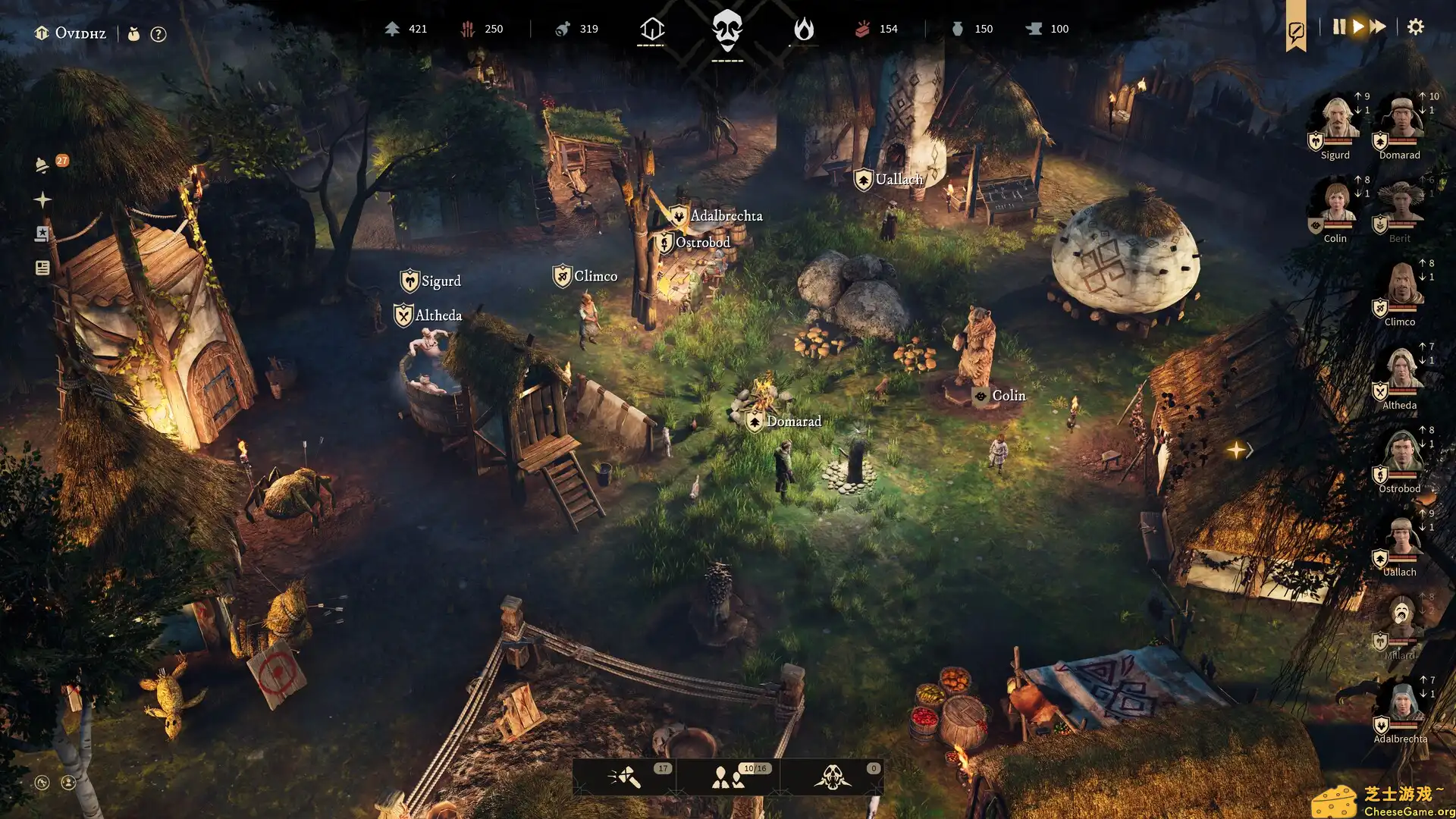Switch to fast-forward speed
1456x819 pixels.
click(1378, 27)
